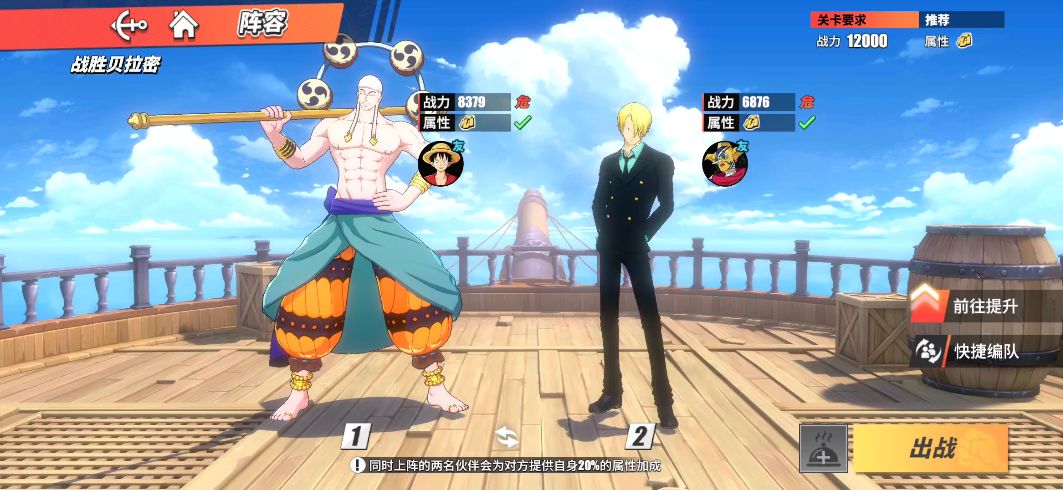This screenshot has height=490, width=1063.
Task: Select lineup slot number 2
Action: click(x=640, y=436)
